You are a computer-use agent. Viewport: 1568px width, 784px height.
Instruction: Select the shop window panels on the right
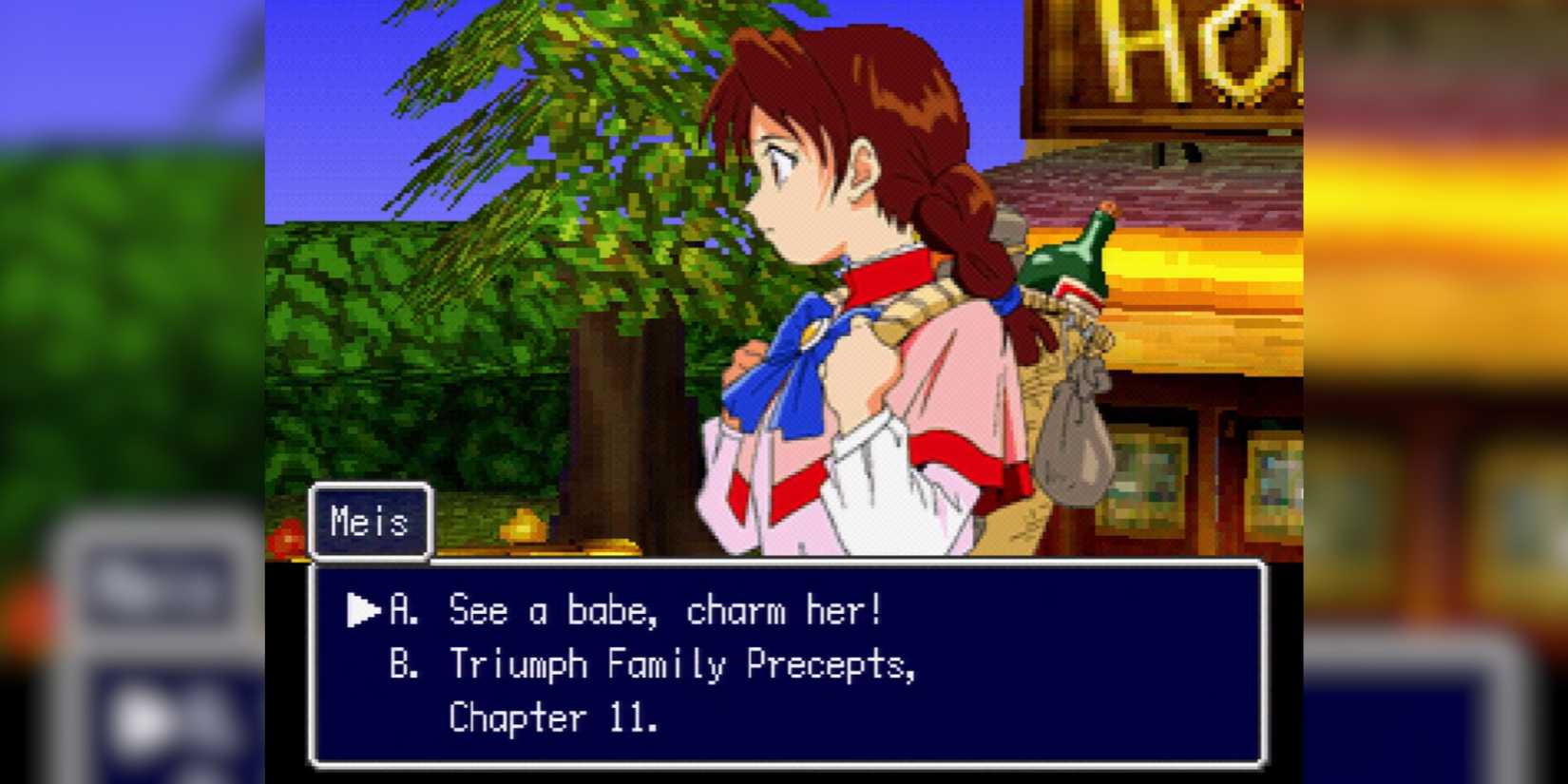pyautogui.click(x=1188, y=475)
